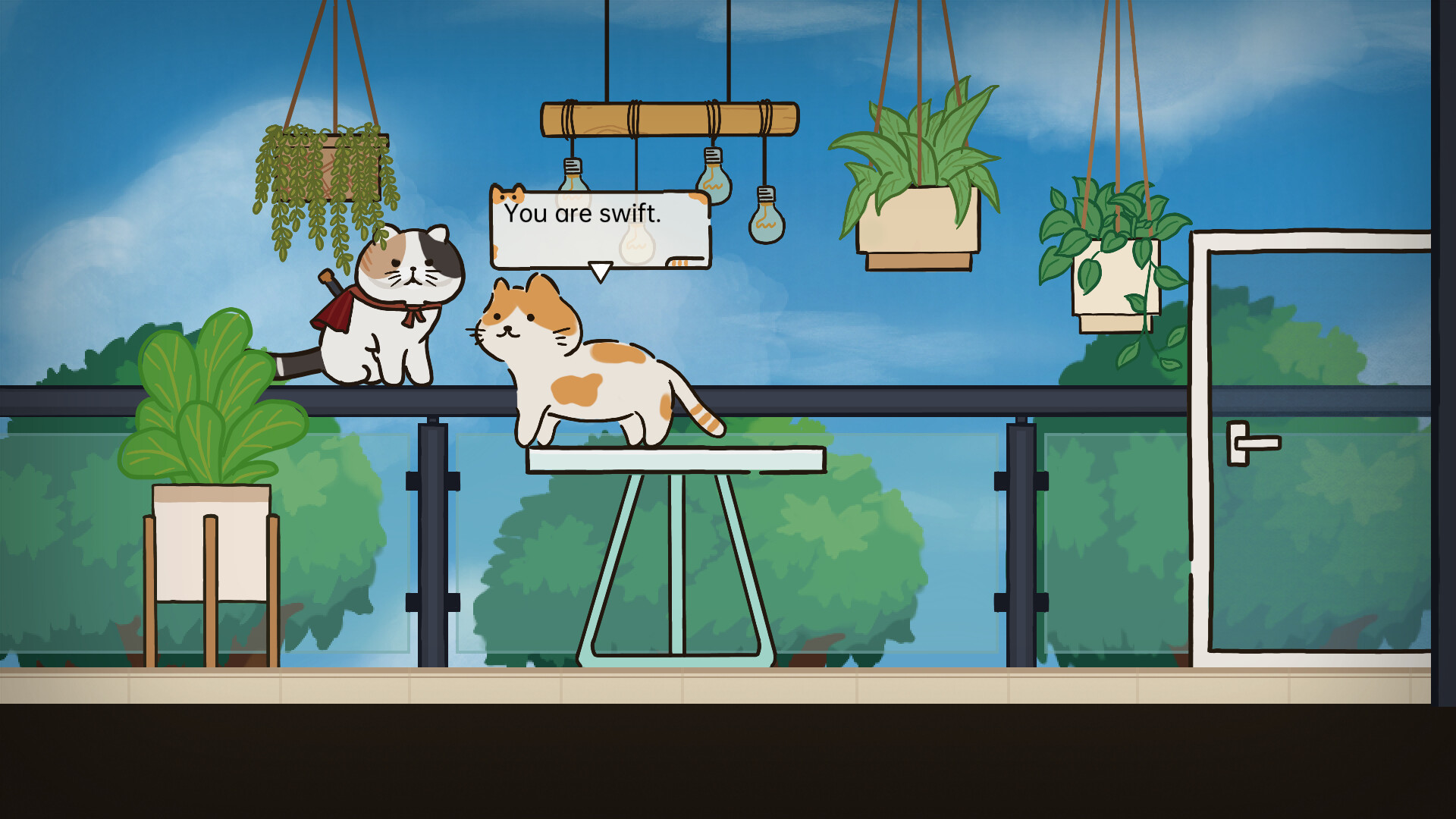1456x819 pixels.
Task: Select the orange-spotted cat on the table
Action: 599,379
